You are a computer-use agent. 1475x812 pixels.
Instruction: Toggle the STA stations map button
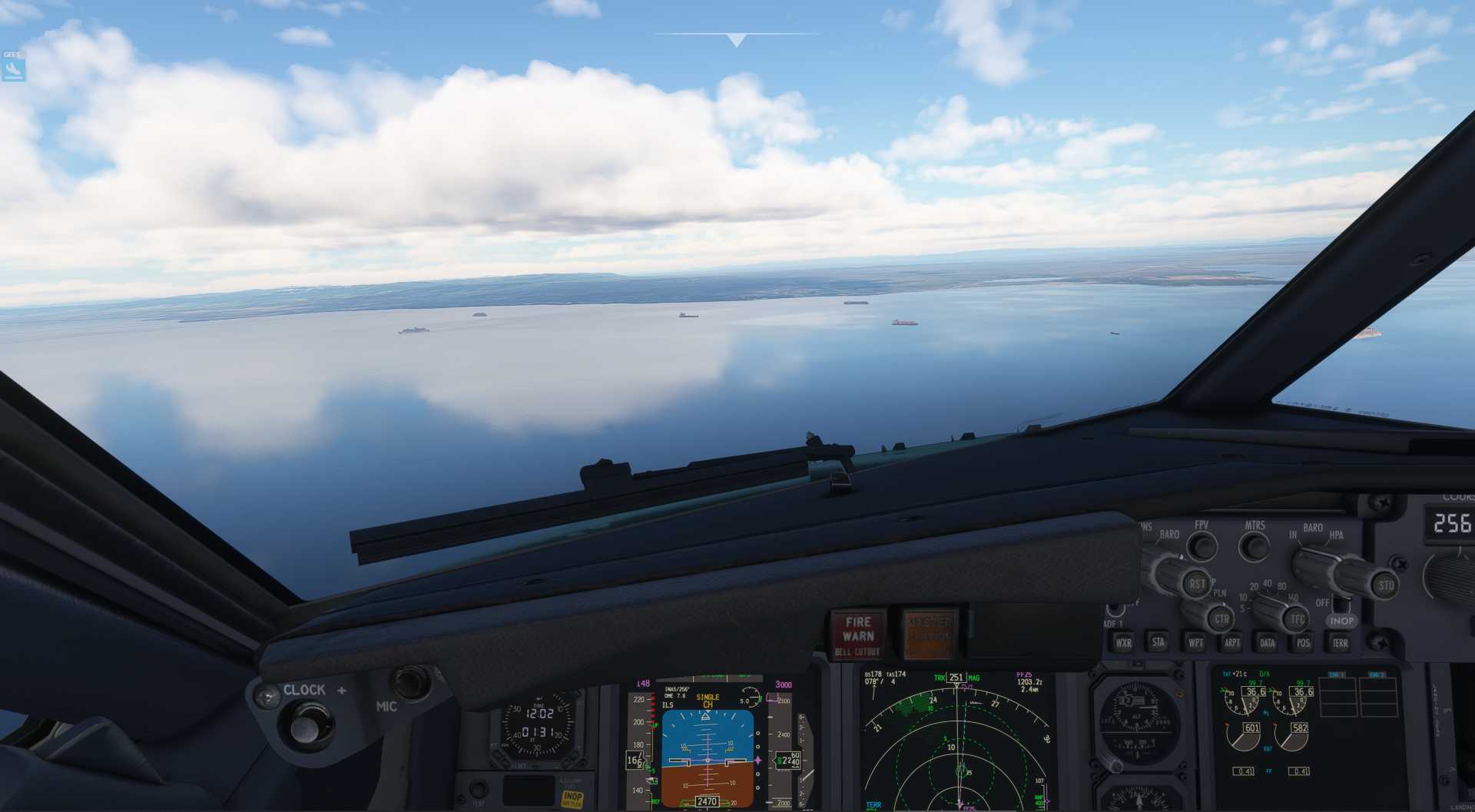tap(1158, 642)
